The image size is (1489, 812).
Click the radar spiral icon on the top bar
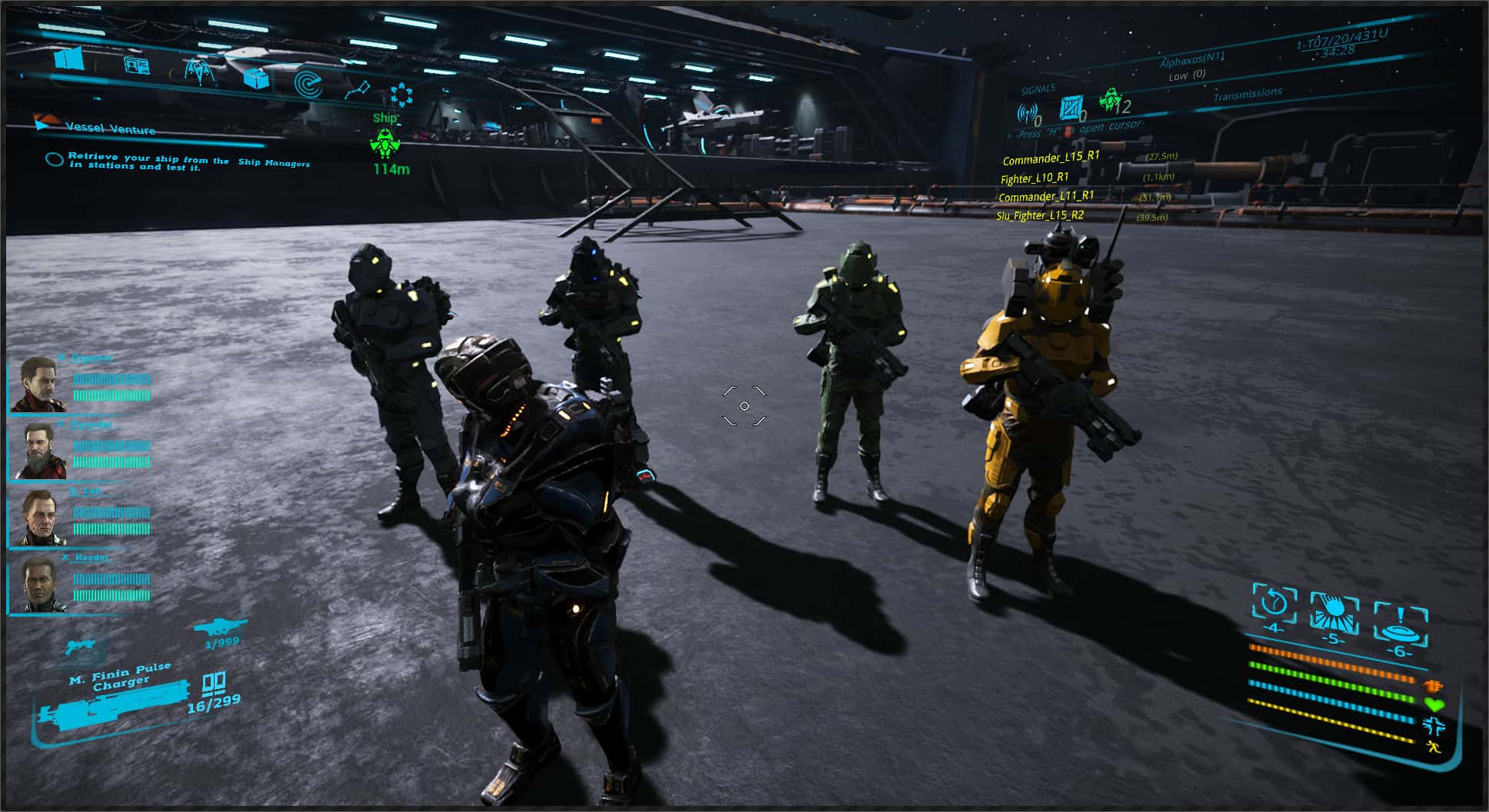click(308, 85)
